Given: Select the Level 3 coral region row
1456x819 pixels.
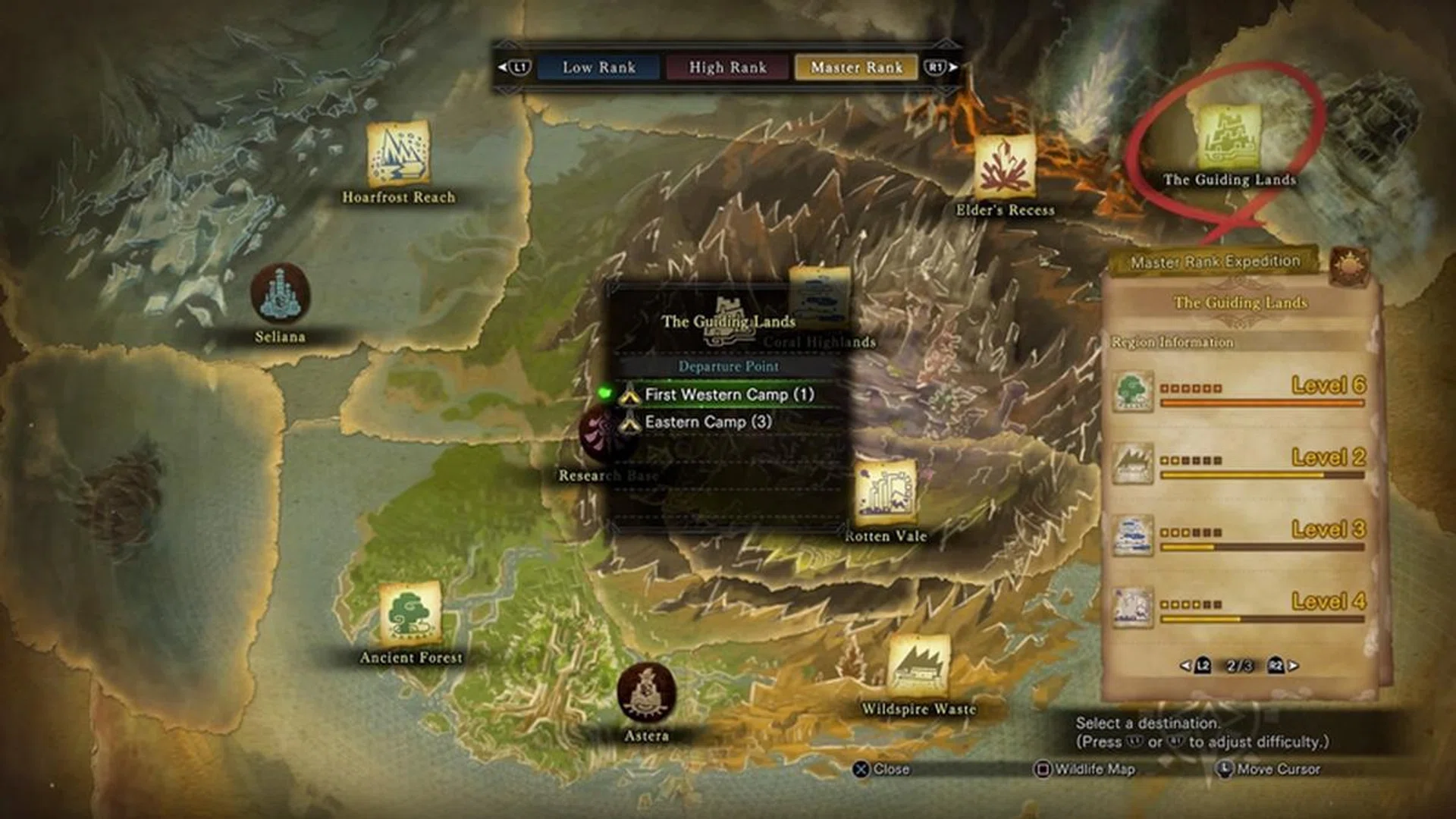Looking at the screenshot, I should click(1240, 535).
